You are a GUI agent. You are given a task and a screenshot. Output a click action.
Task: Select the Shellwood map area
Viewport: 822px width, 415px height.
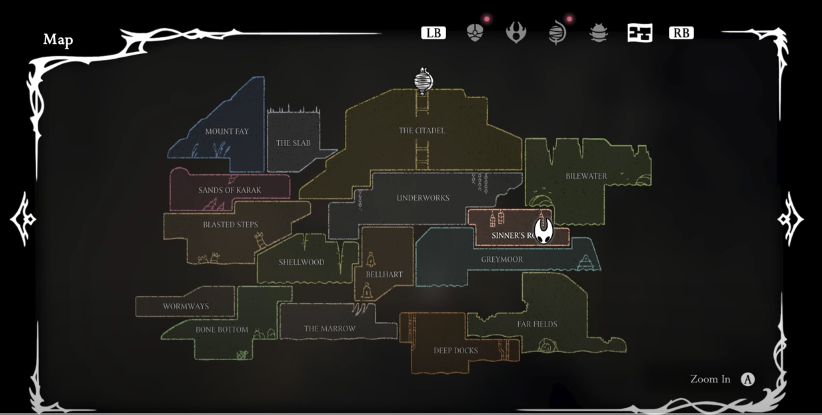(x=302, y=262)
